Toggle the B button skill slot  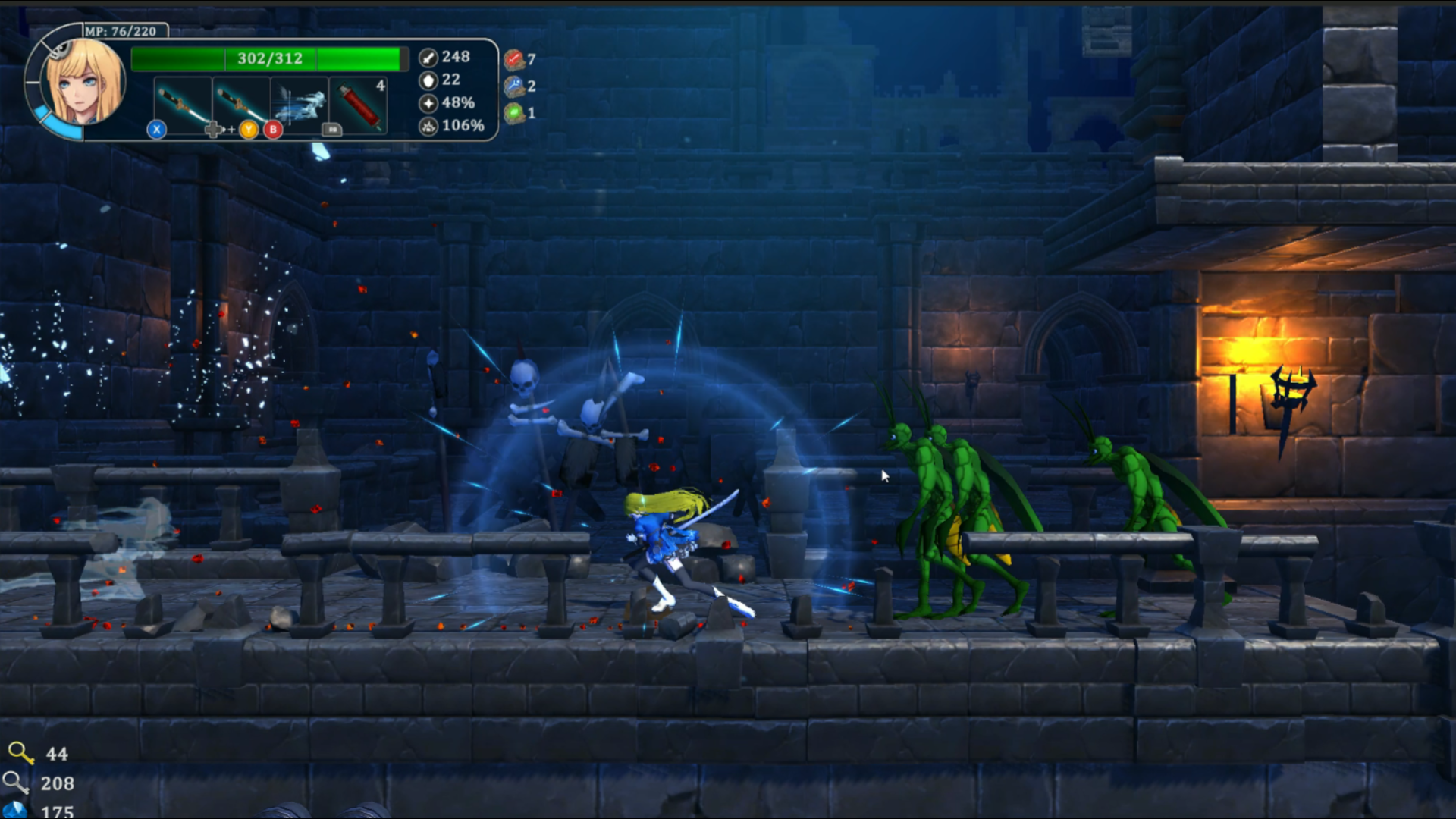[274, 130]
